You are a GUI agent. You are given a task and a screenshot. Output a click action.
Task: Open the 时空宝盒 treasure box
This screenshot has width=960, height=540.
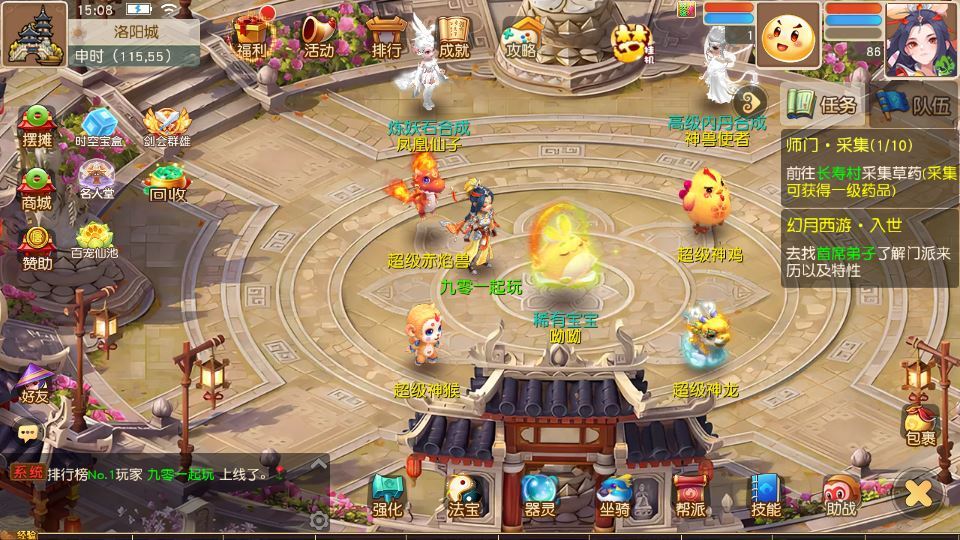pos(99,127)
